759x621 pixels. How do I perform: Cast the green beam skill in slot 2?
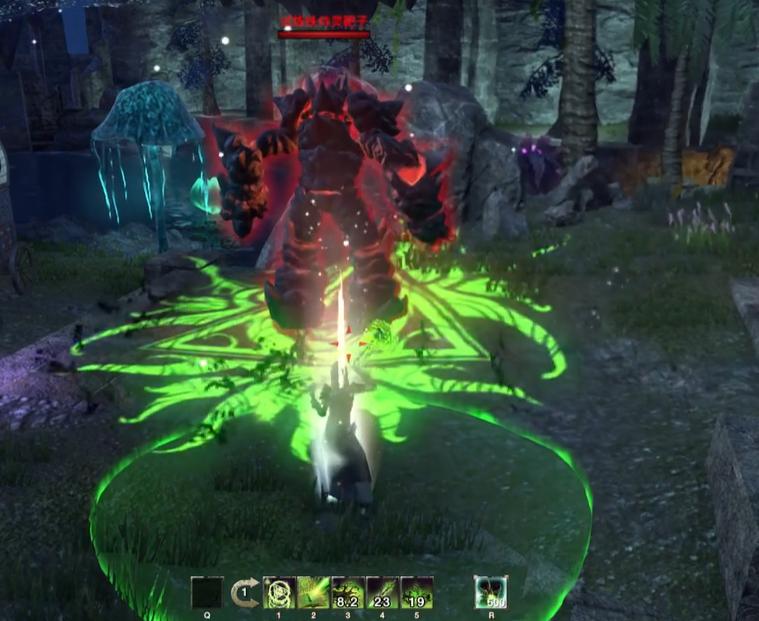coord(313,592)
